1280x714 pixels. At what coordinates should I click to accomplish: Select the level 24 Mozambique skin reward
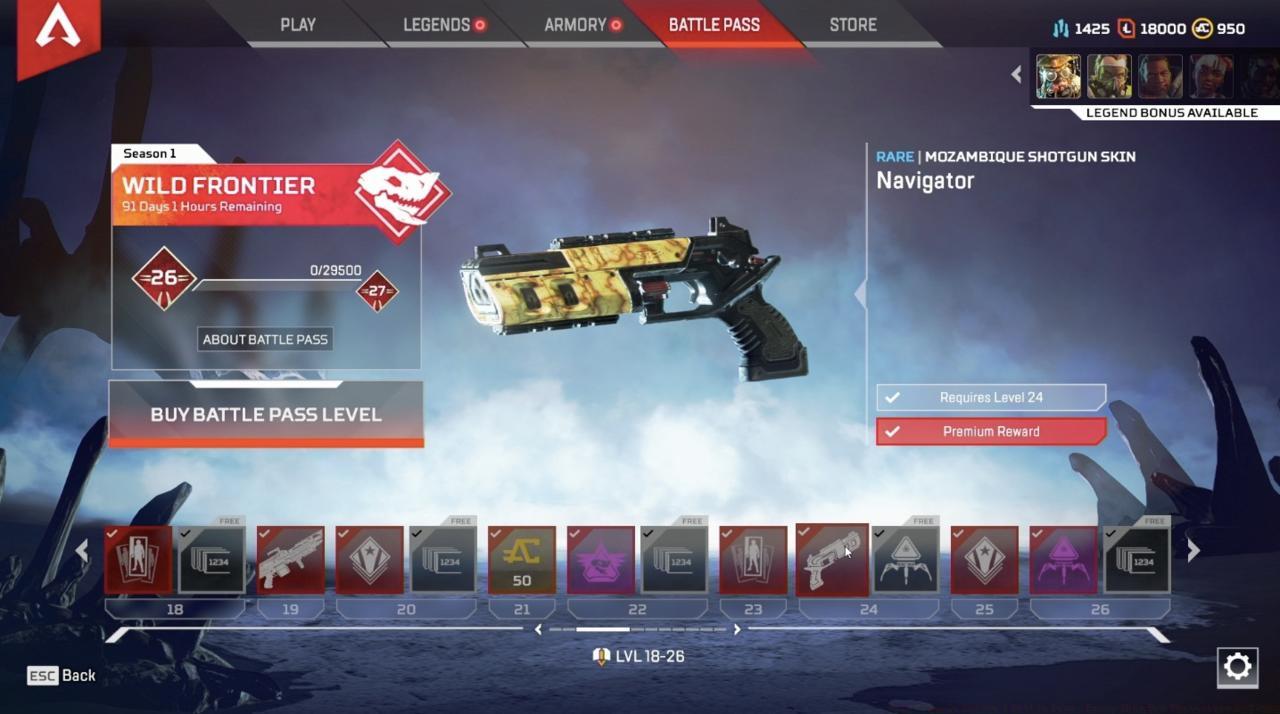pyautogui.click(x=832, y=559)
